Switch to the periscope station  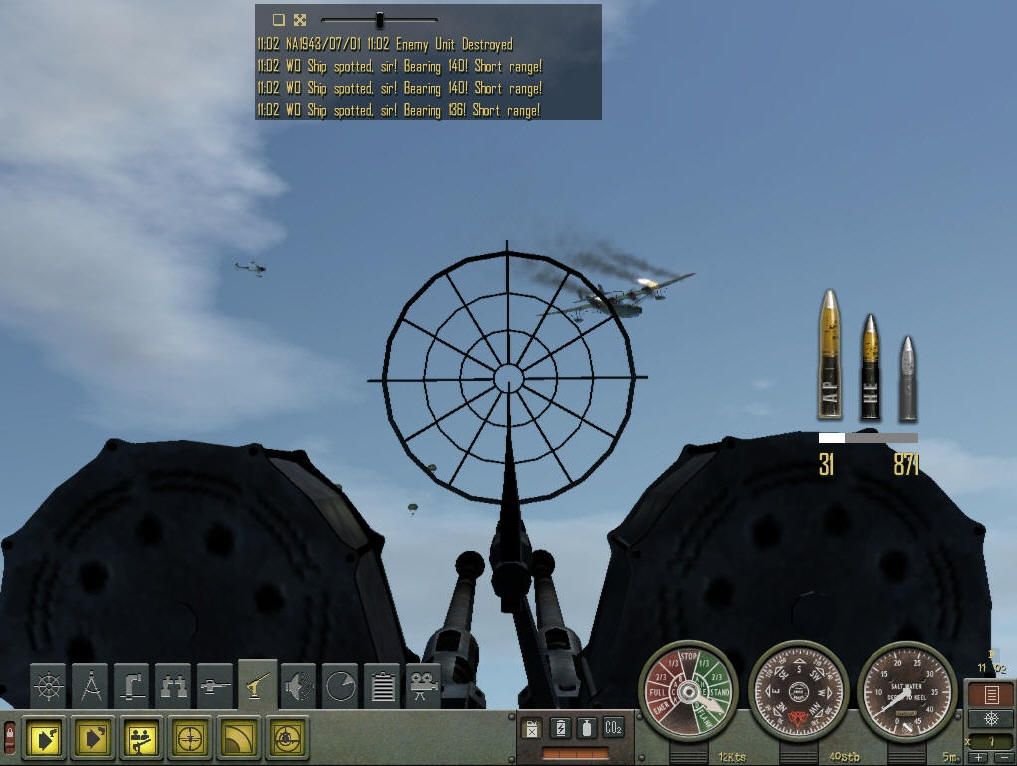[132, 687]
